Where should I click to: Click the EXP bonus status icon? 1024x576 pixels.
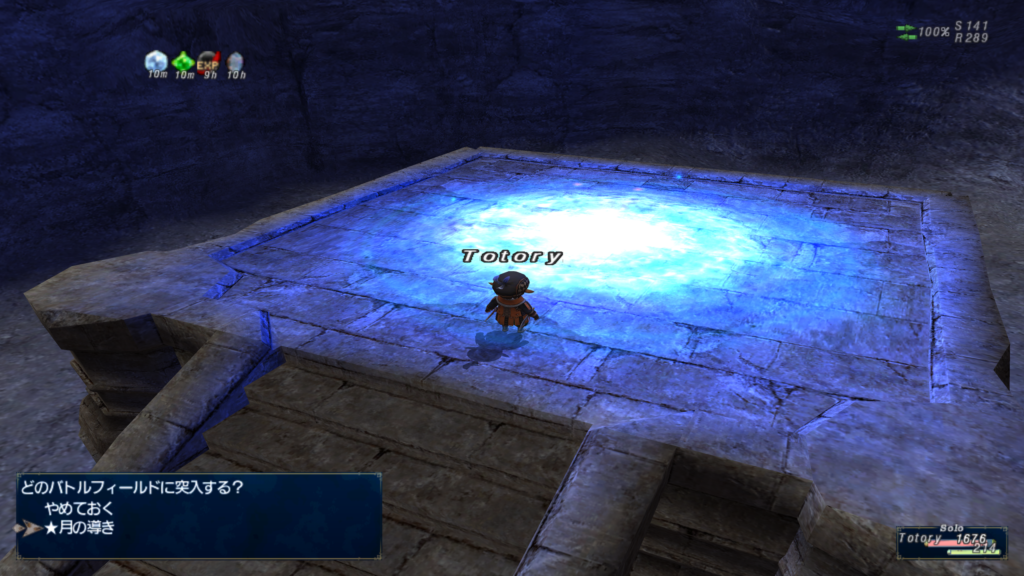(x=208, y=62)
